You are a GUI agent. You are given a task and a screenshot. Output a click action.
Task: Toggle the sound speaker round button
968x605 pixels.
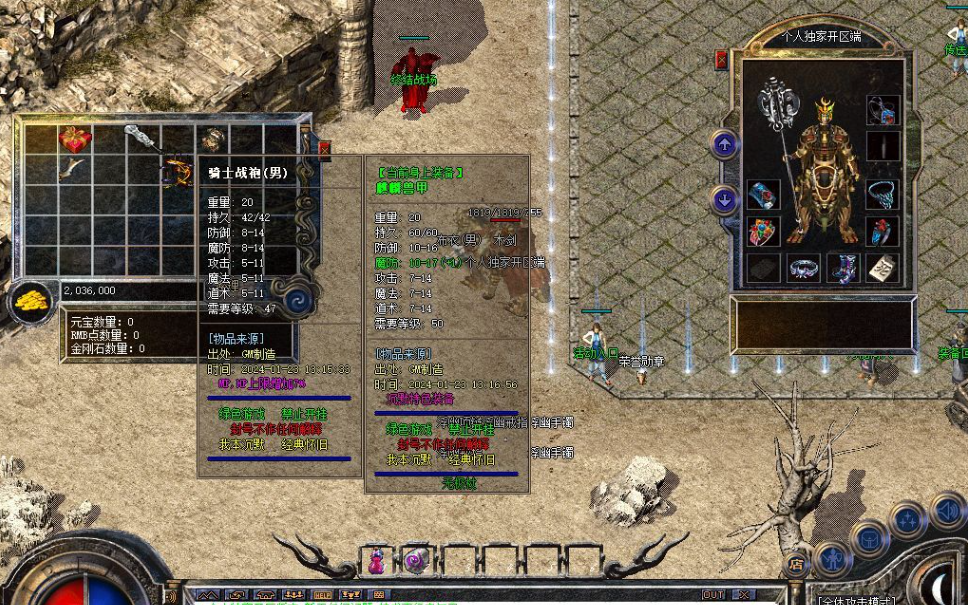click(x=946, y=511)
